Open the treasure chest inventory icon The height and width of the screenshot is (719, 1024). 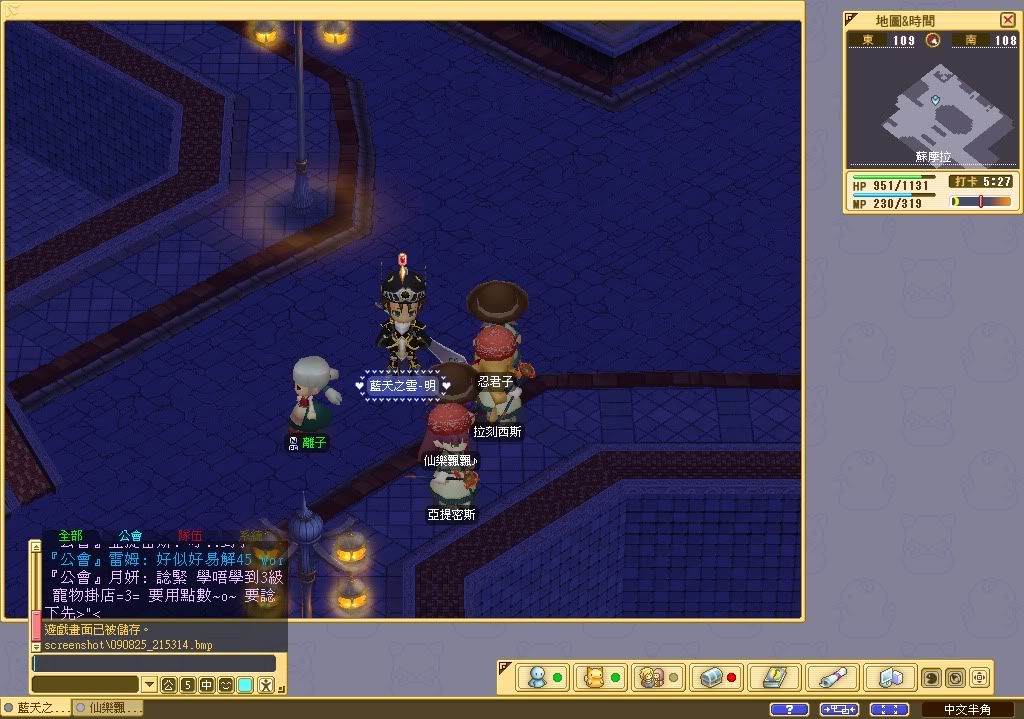(710, 677)
